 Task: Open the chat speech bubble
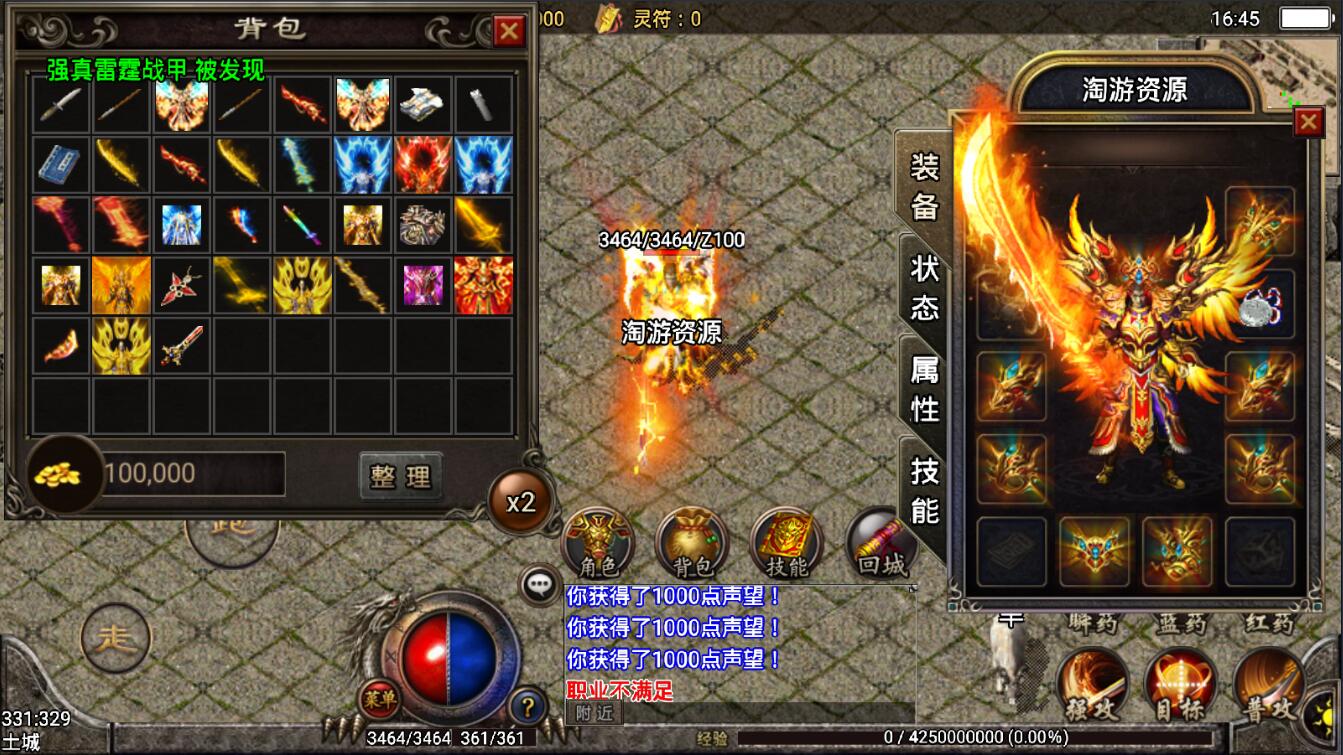pyautogui.click(x=541, y=585)
